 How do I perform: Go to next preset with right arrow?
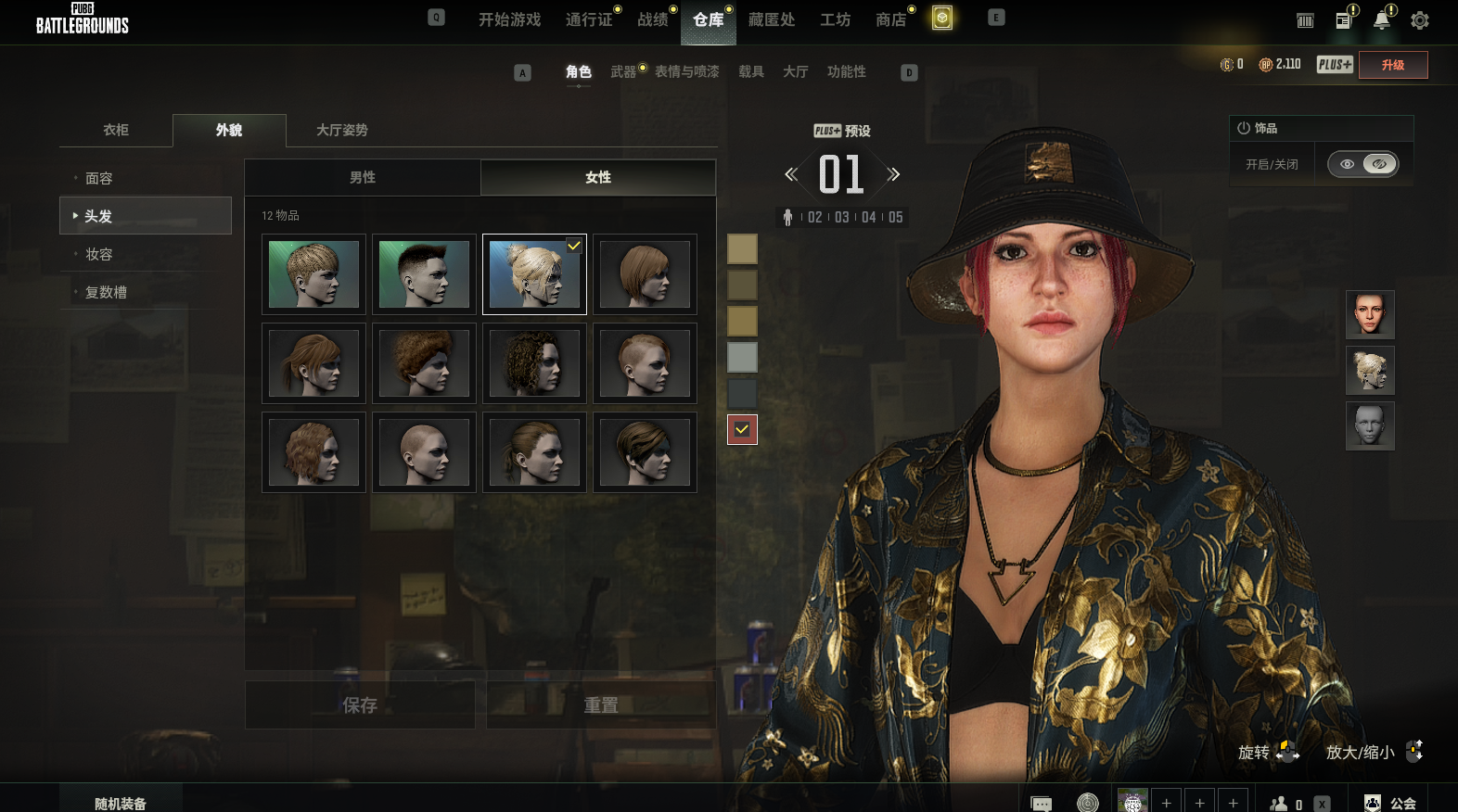point(893,174)
